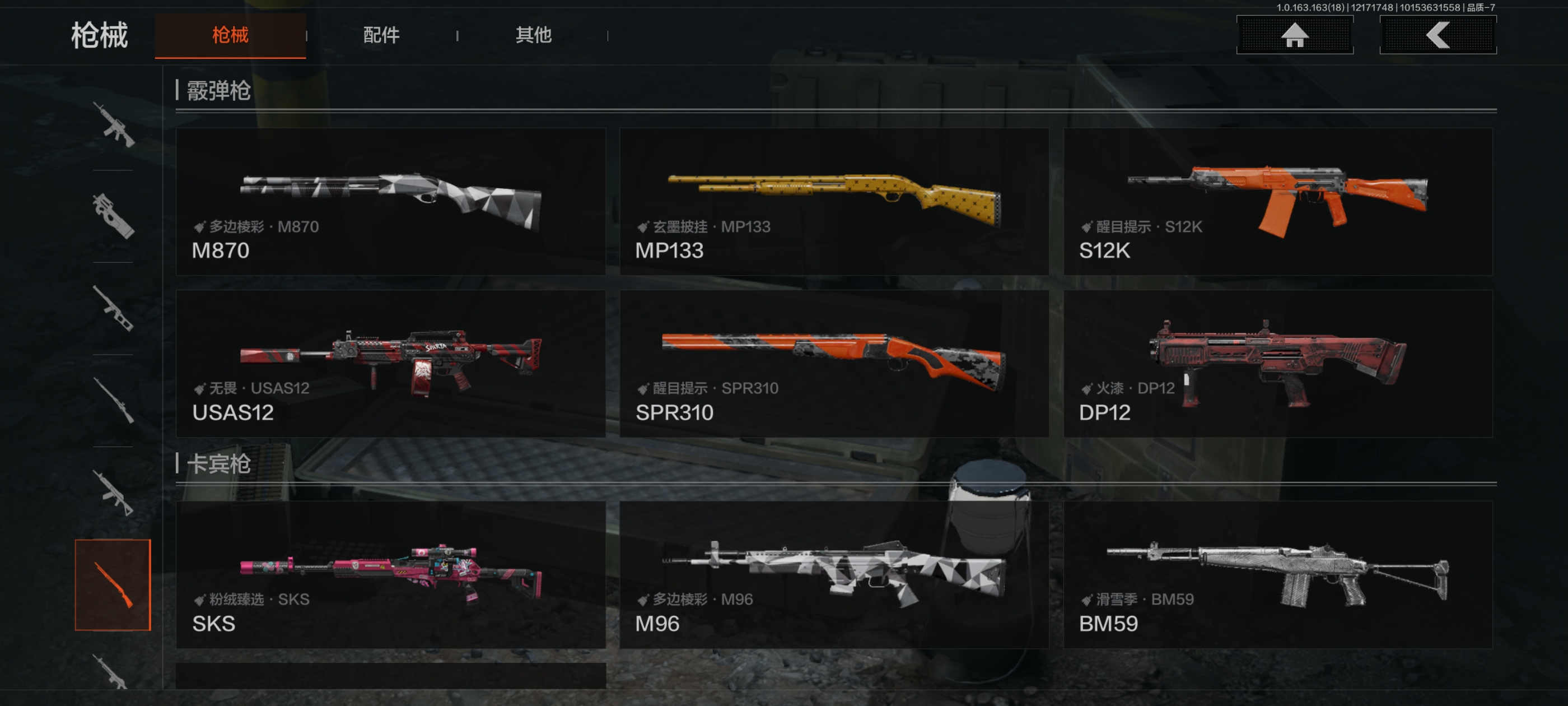1568x706 pixels.
Task: Choose the BM59 carbine tile
Action: coord(1277,574)
